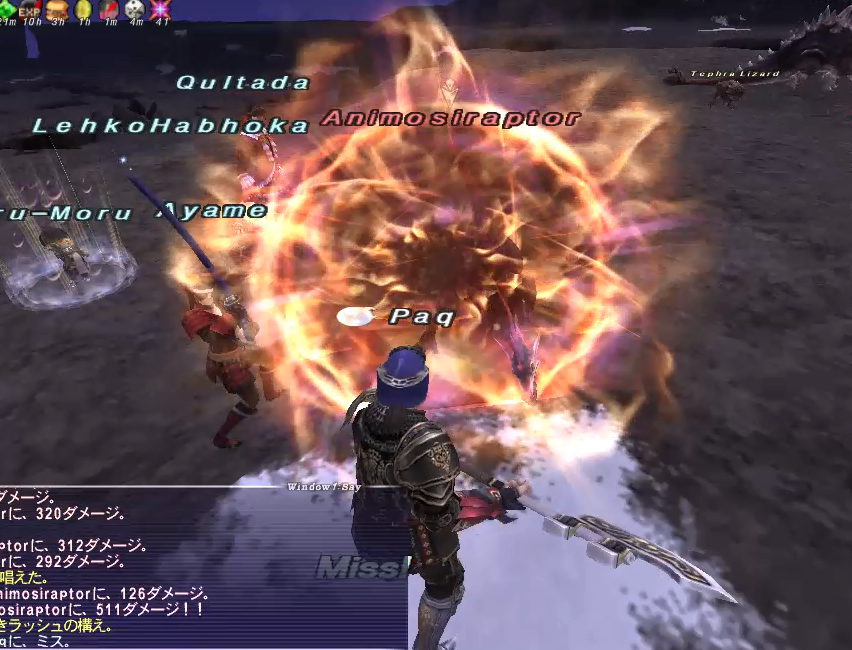Focus the battle chat log window
Image resolution: width=852 pixels, height=650 pixels.
click(x=150, y=570)
